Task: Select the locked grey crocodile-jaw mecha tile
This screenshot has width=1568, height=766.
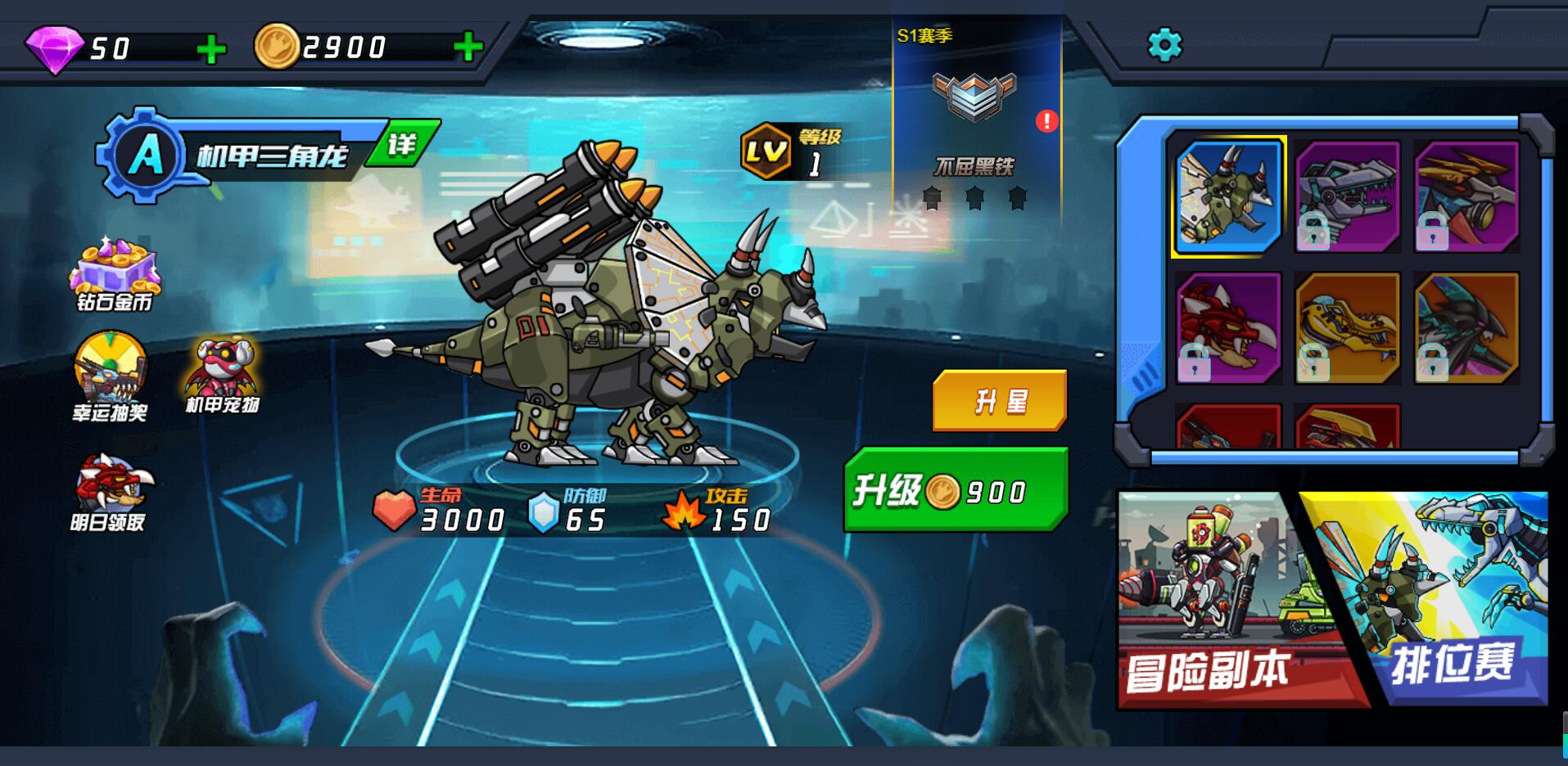Action: click(x=1347, y=197)
